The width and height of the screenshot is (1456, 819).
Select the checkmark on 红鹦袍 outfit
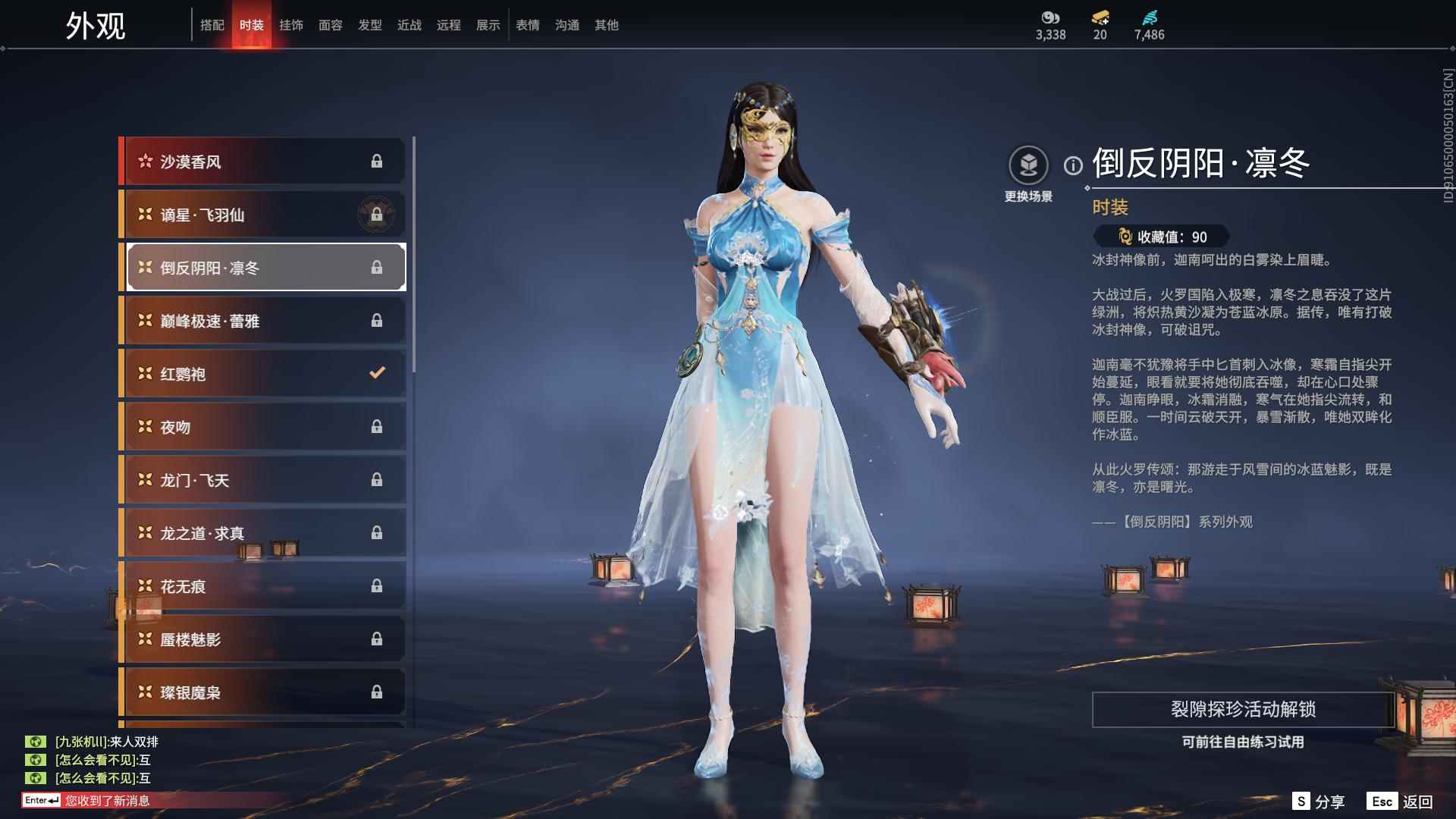375,373
